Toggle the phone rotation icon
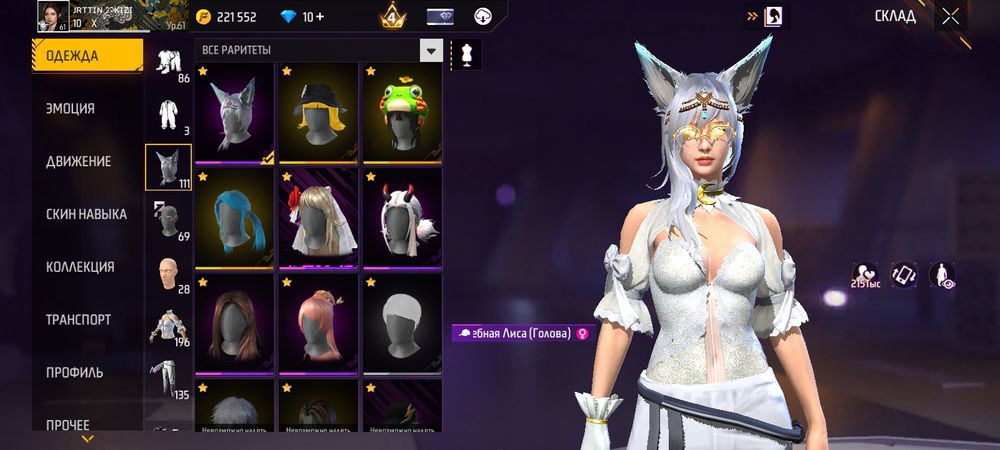 tap(904, 274)
